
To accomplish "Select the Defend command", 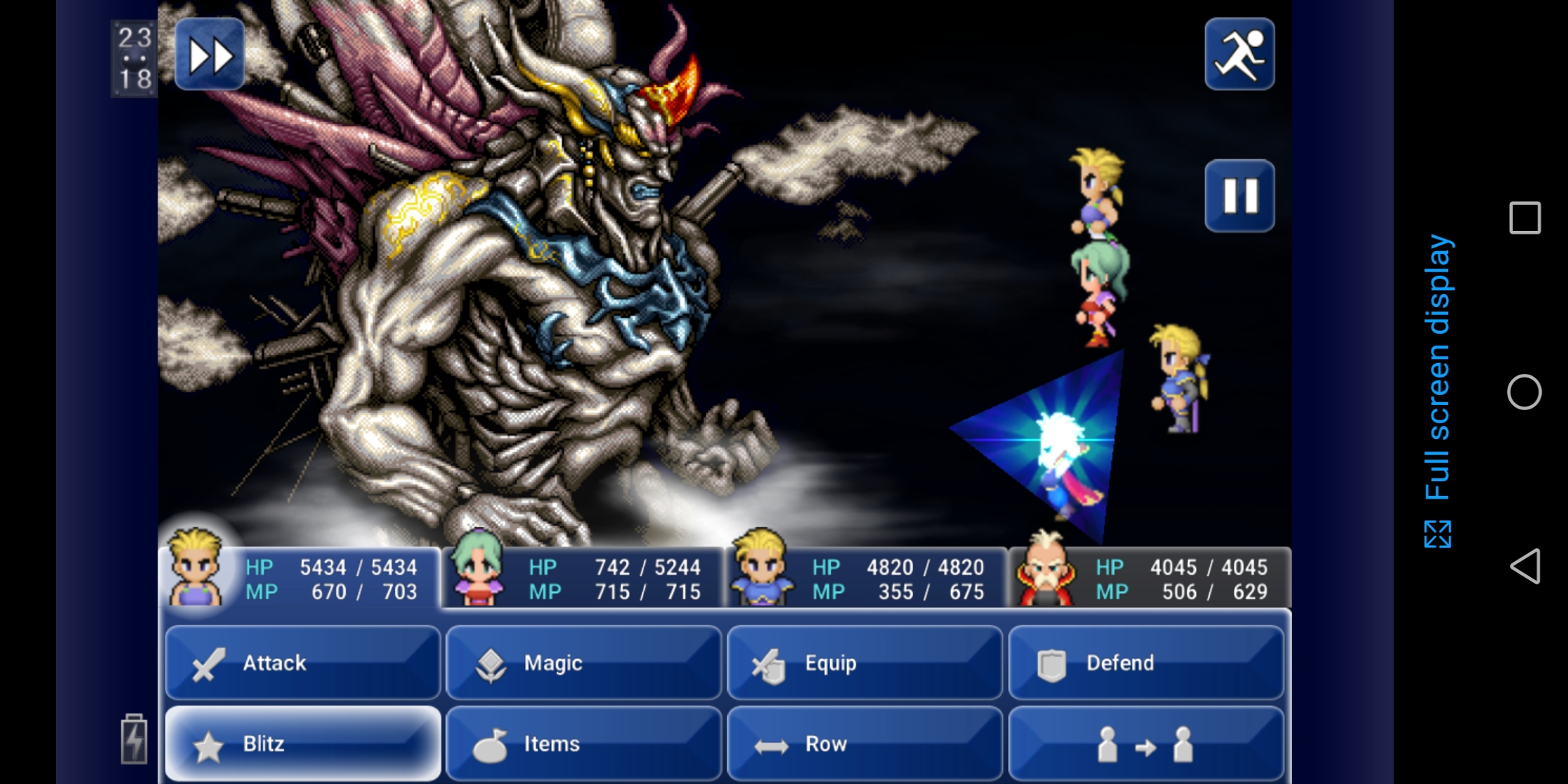I will pos(1145,663).
